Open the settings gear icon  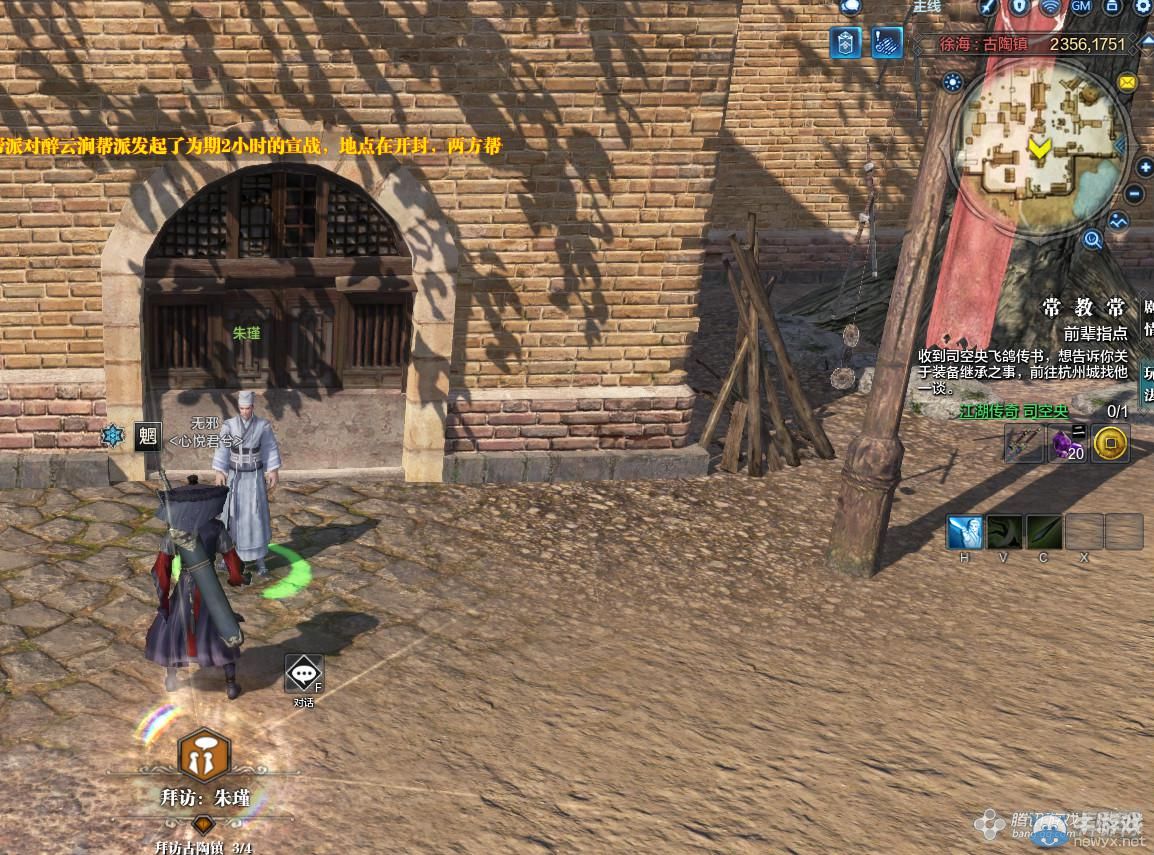pyautogui.click(x=1142, y=6)
